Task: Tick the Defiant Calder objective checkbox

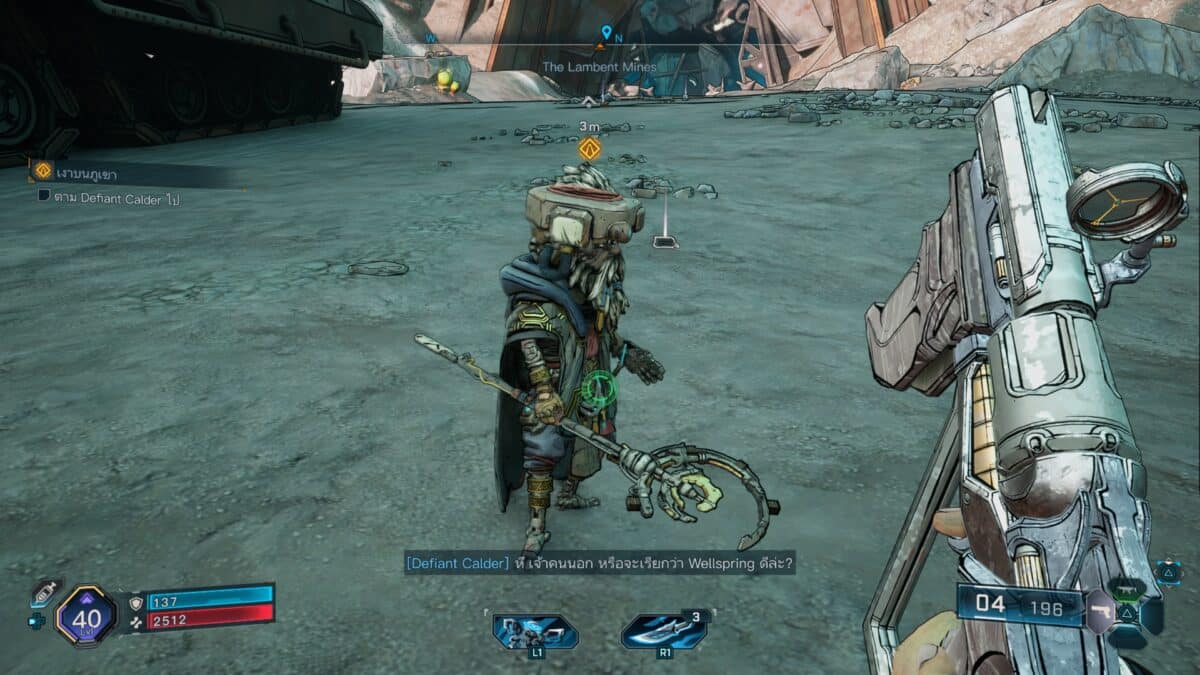Action: (x=44, y=197)
